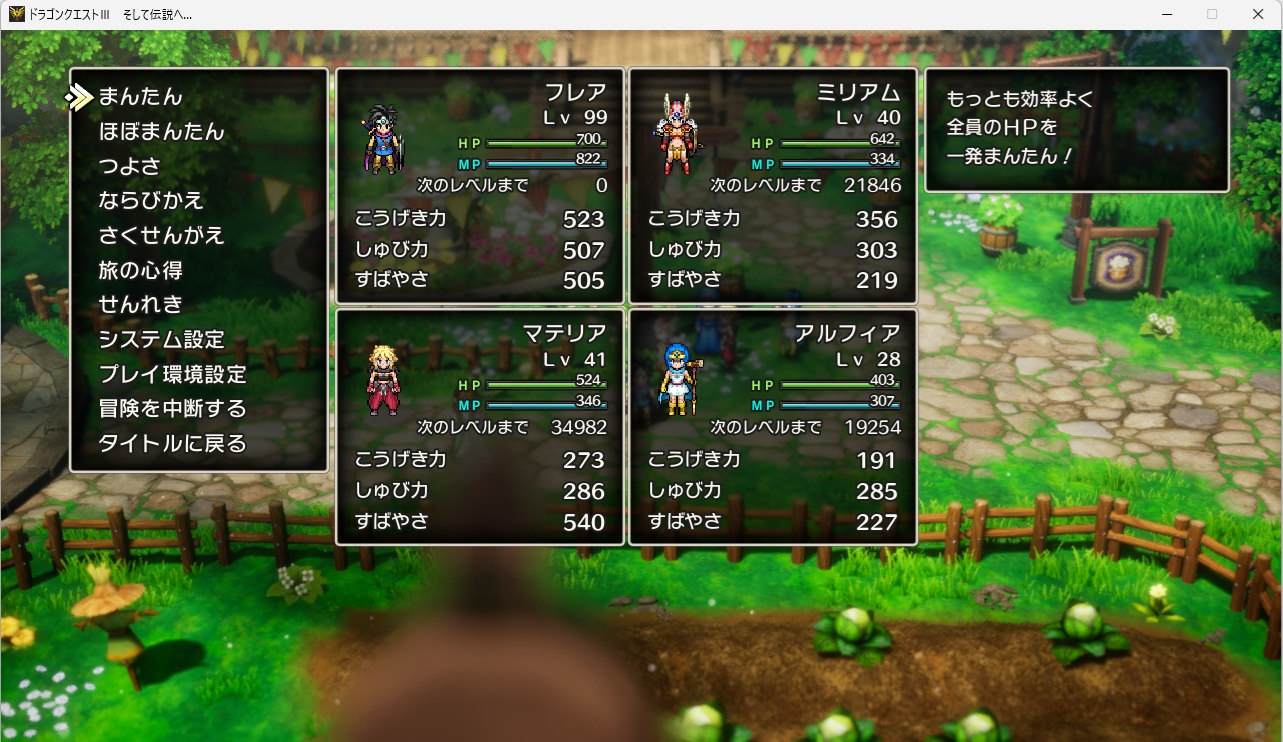The image size is (1283, 742).
Task: View the せんれき battle record
Action: tap(140, 305)
